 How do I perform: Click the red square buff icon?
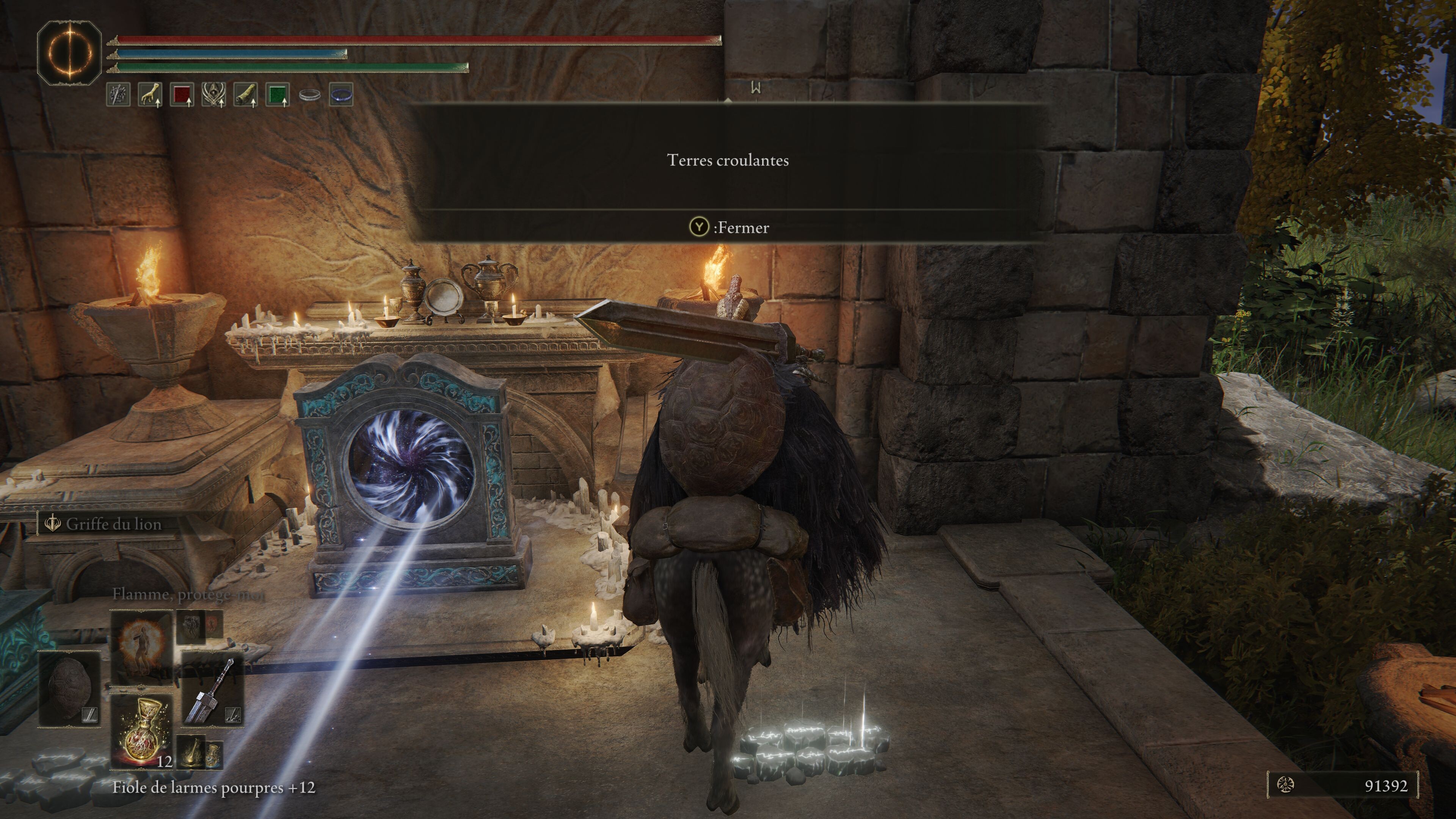[182, 94]
